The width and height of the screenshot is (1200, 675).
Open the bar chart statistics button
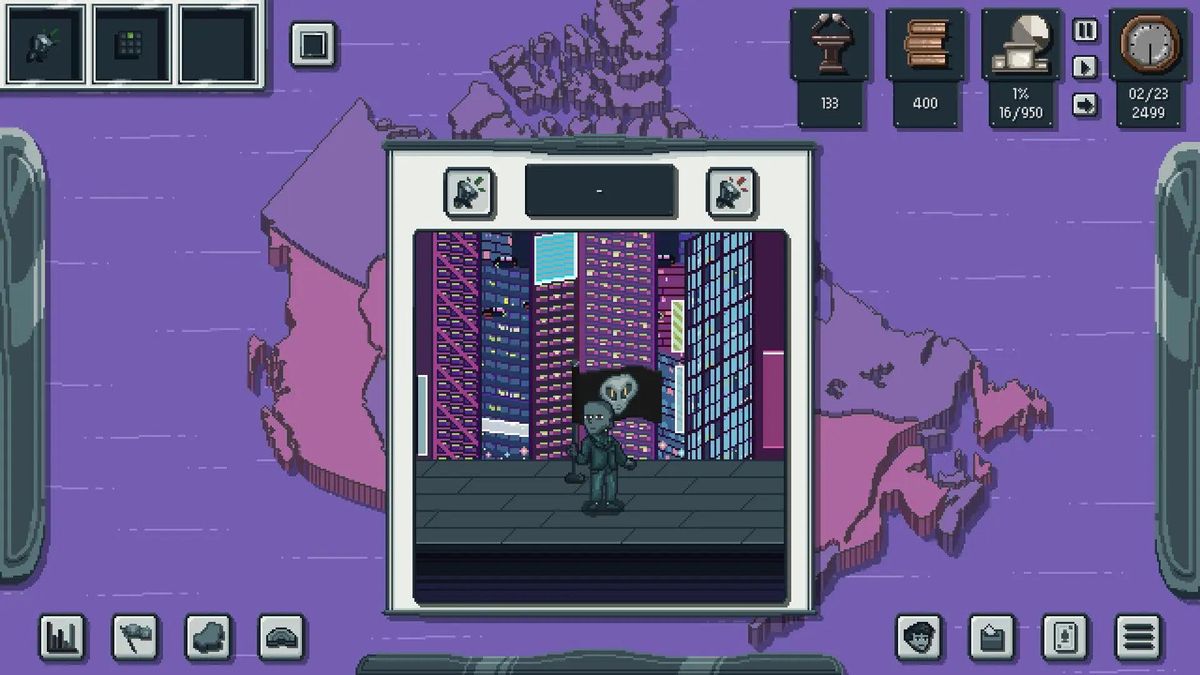click(x=62, y=637)
